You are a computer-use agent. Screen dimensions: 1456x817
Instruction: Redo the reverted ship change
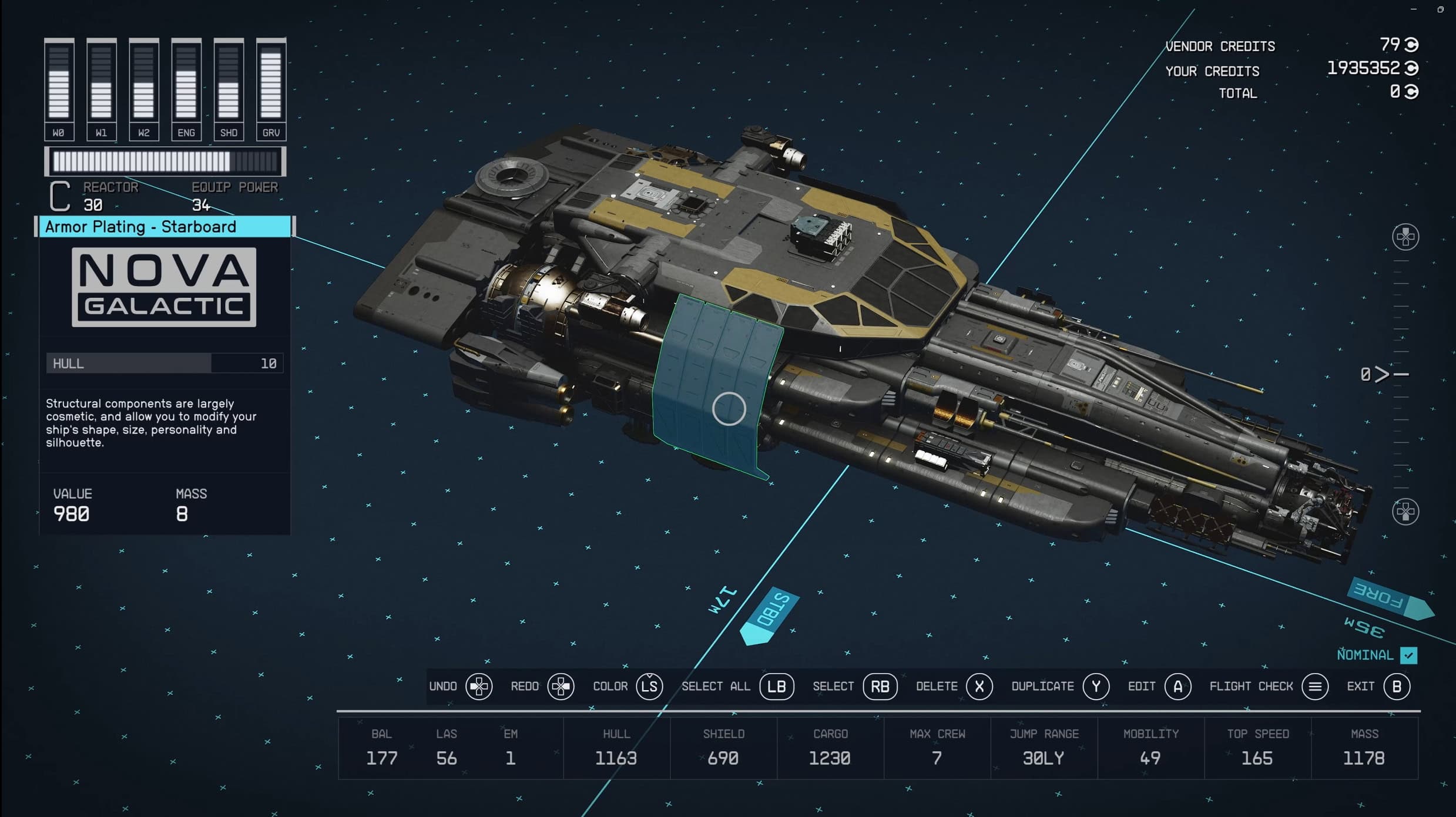tap(561, 686)
